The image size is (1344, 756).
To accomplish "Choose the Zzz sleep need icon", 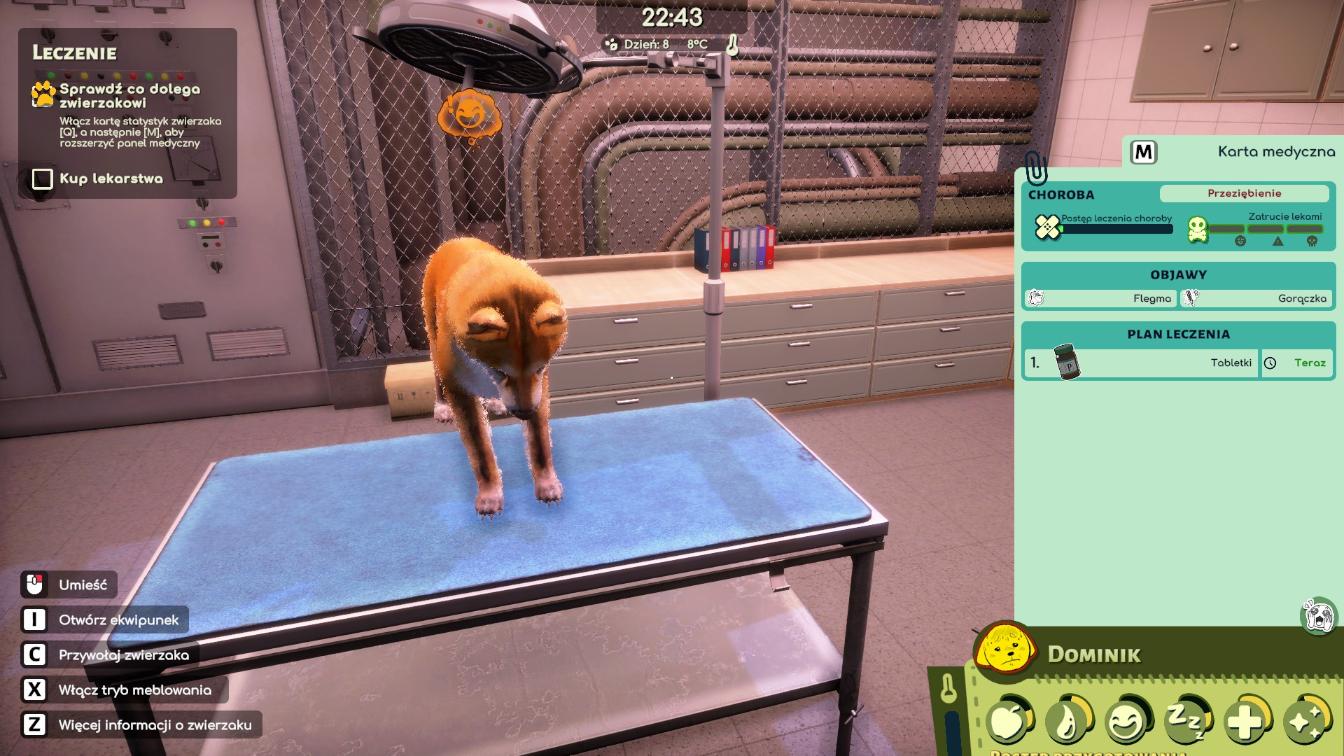I will click(1186, 719).
